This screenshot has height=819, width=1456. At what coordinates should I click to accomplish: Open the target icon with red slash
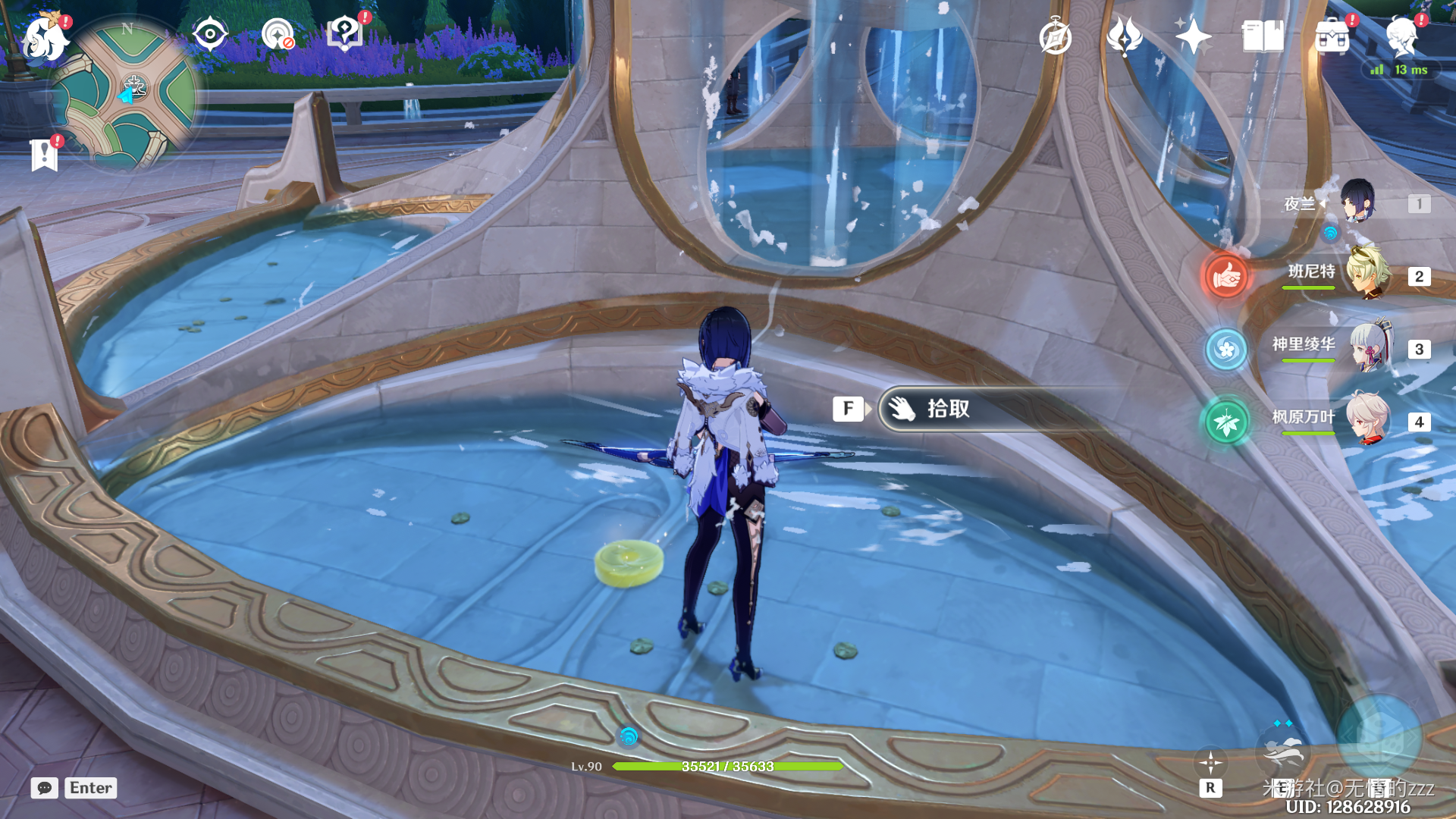click(278, 35)
